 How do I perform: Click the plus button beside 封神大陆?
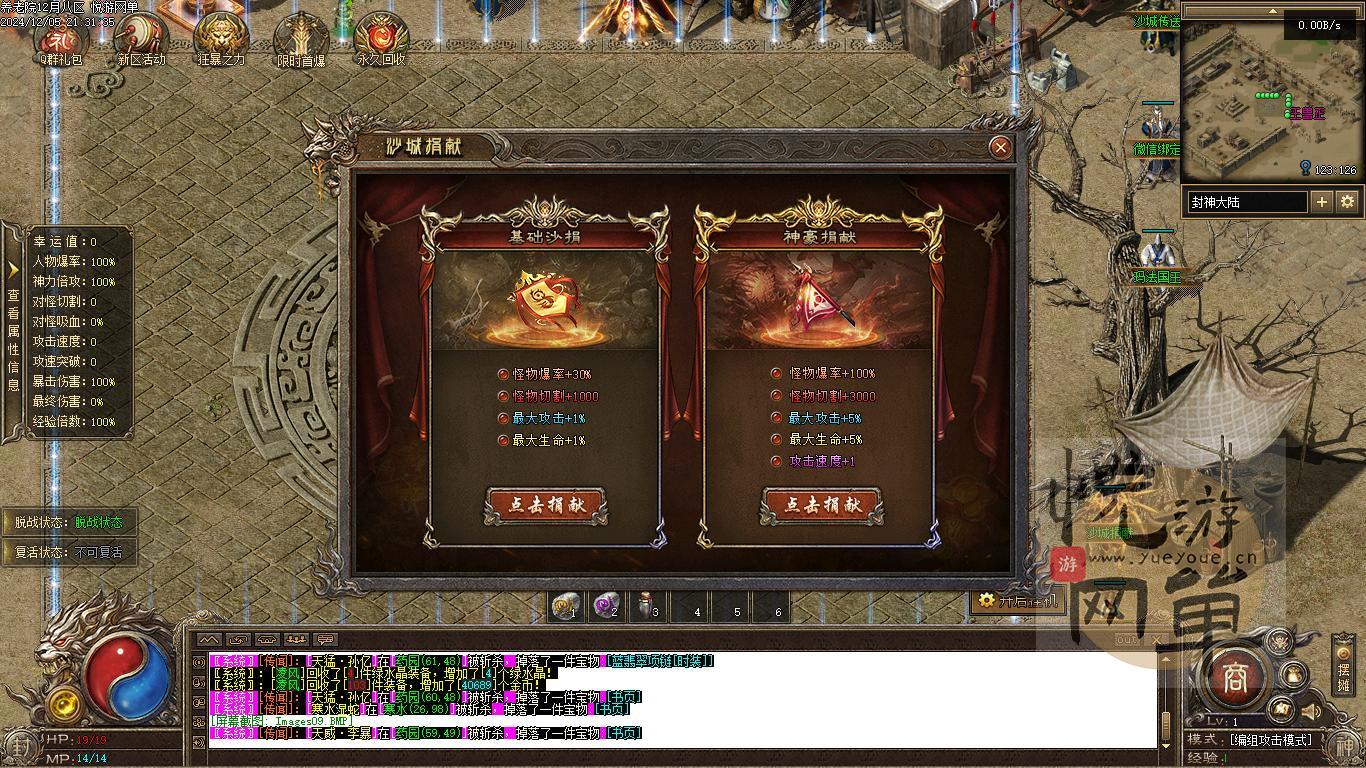(1322, 202)
